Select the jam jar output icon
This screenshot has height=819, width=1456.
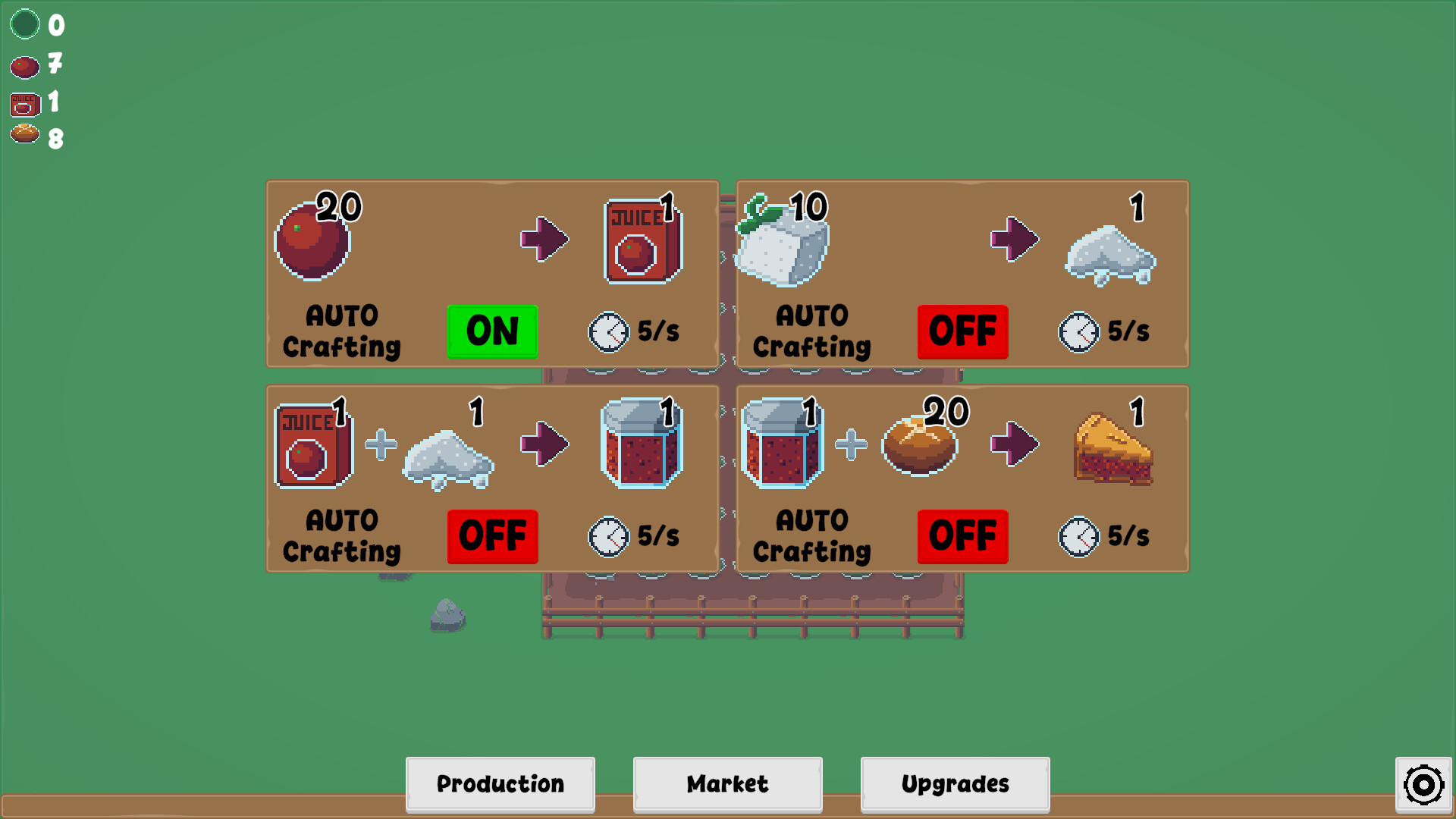point(641,447)
